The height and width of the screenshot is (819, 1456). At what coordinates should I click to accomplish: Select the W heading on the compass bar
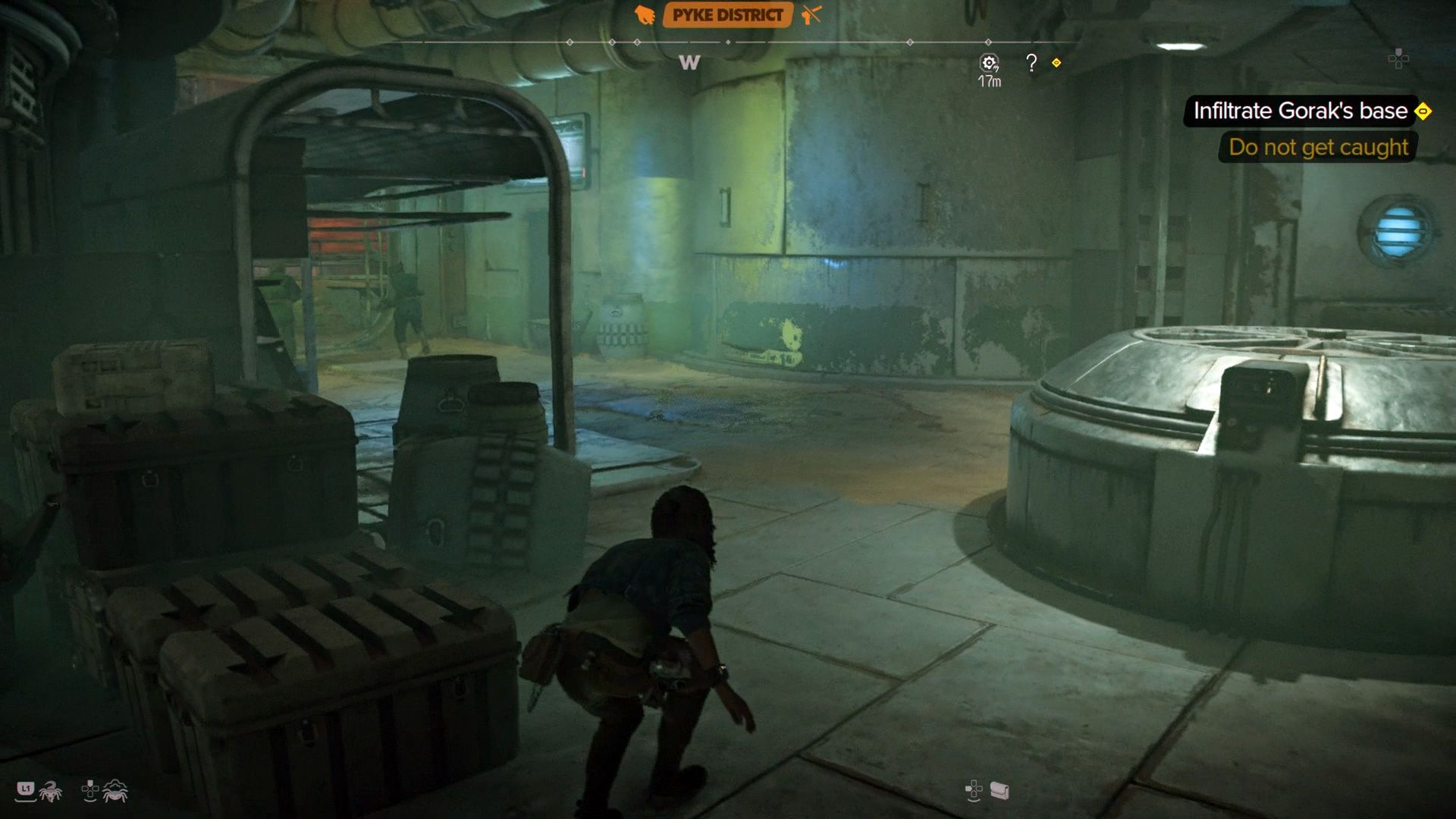point(688,64)
